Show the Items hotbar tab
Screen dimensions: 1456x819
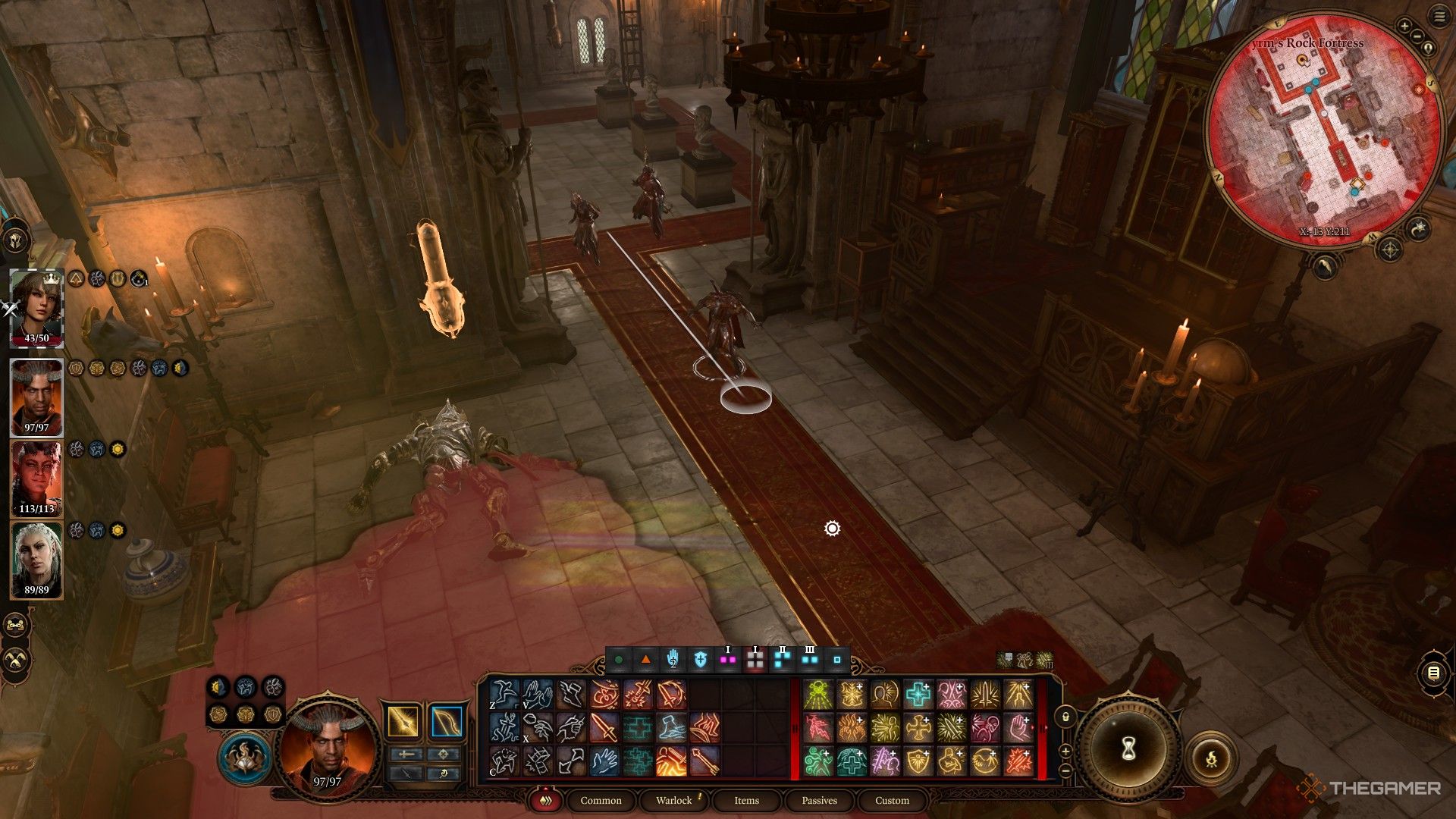(746, 801)
